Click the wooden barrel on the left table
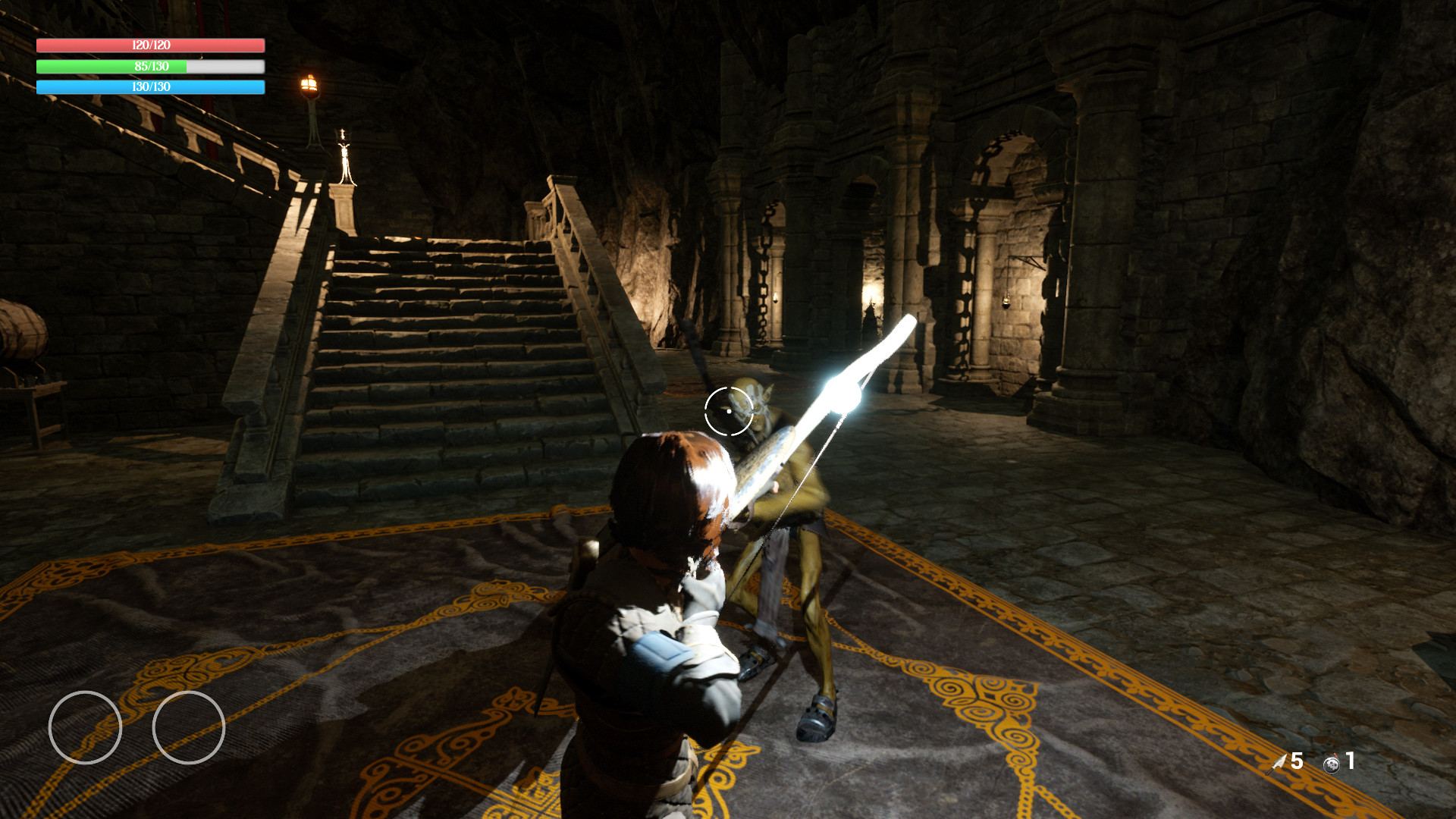Screen dimensions: 1456x819 [23, 331]
